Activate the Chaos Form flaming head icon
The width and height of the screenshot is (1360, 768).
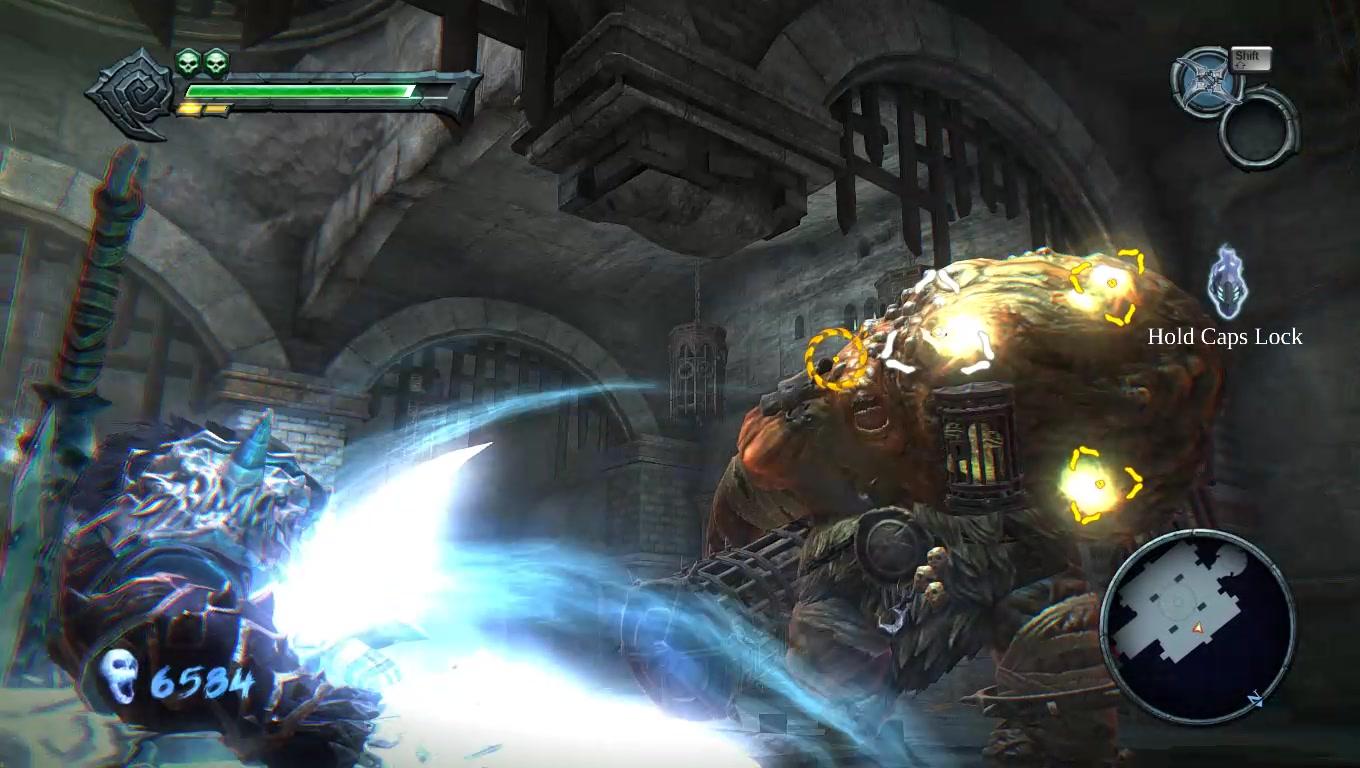pyautogui.click(x=1227, y=284)
